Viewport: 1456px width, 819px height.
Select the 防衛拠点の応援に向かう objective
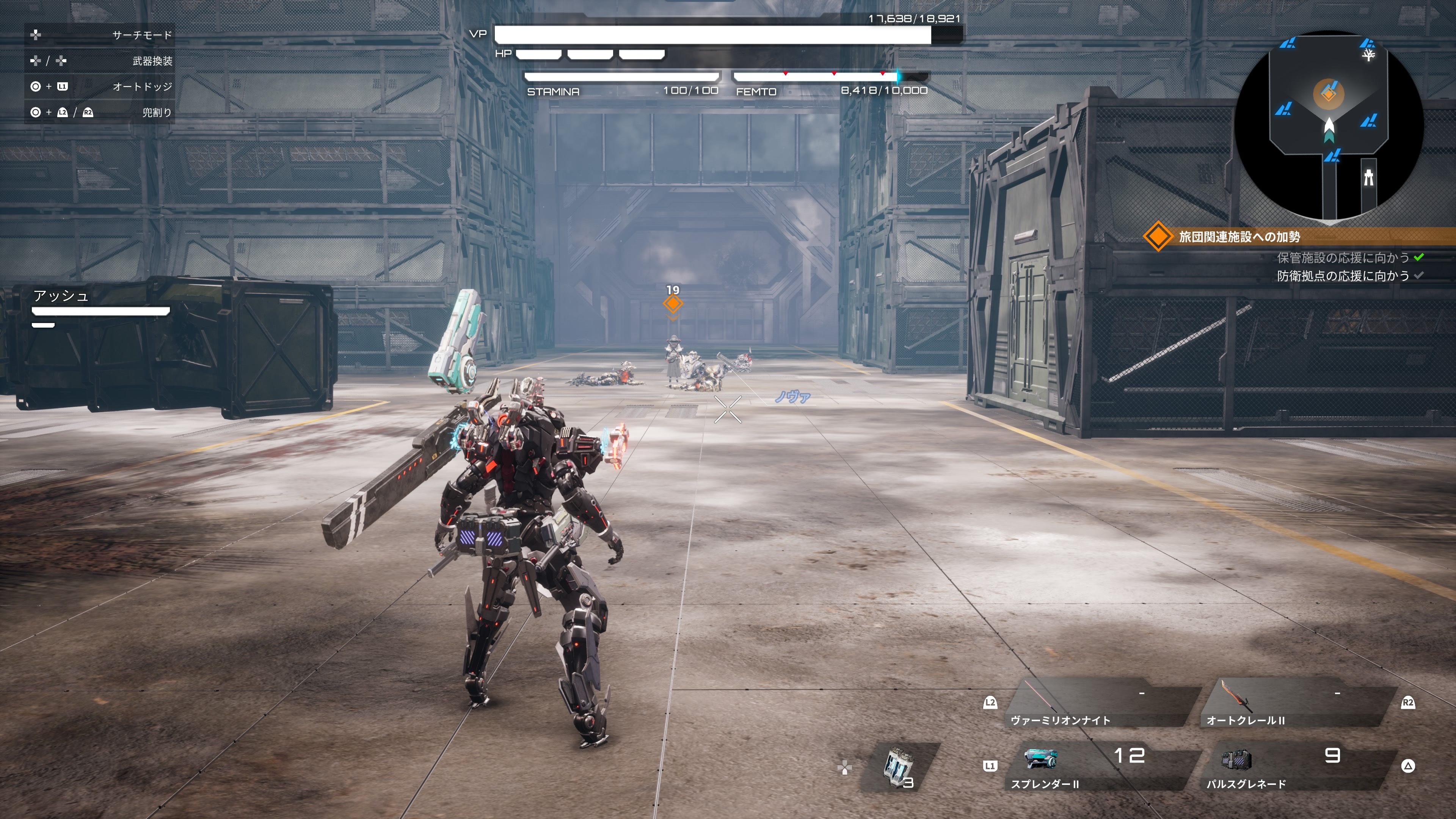pyautogui.click(x=1343, y=276)
